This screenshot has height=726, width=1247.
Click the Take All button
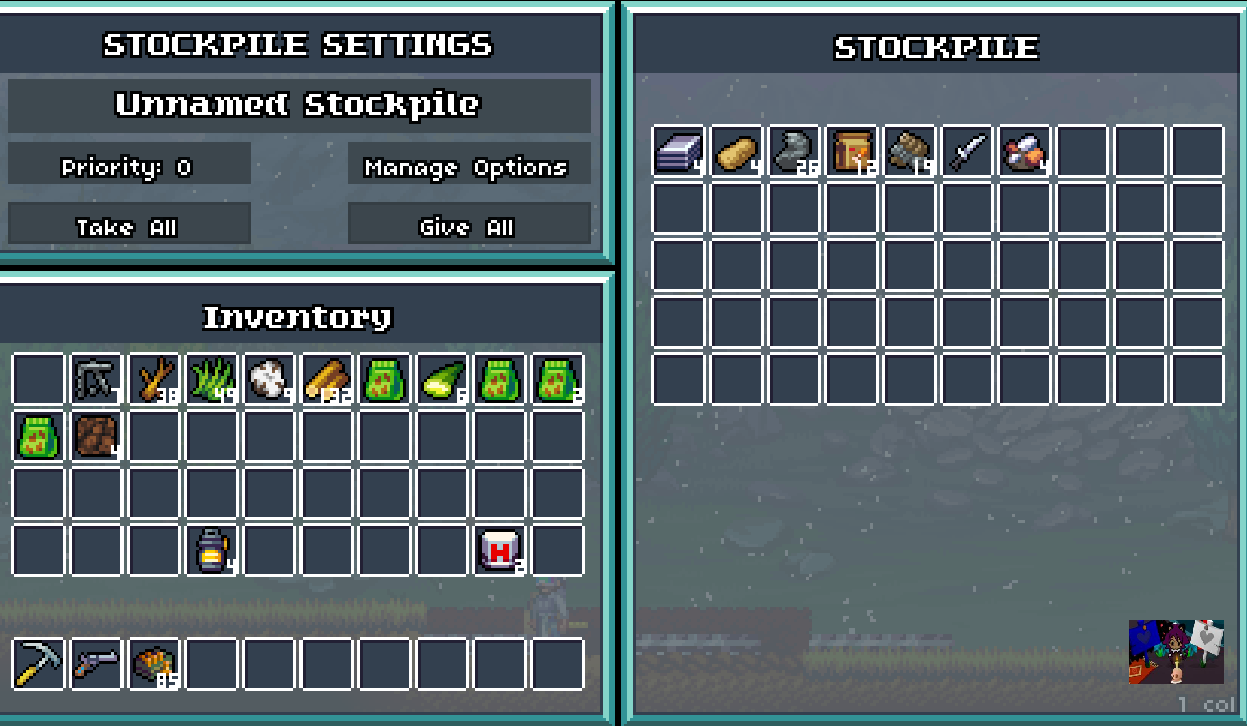[129, 226]
